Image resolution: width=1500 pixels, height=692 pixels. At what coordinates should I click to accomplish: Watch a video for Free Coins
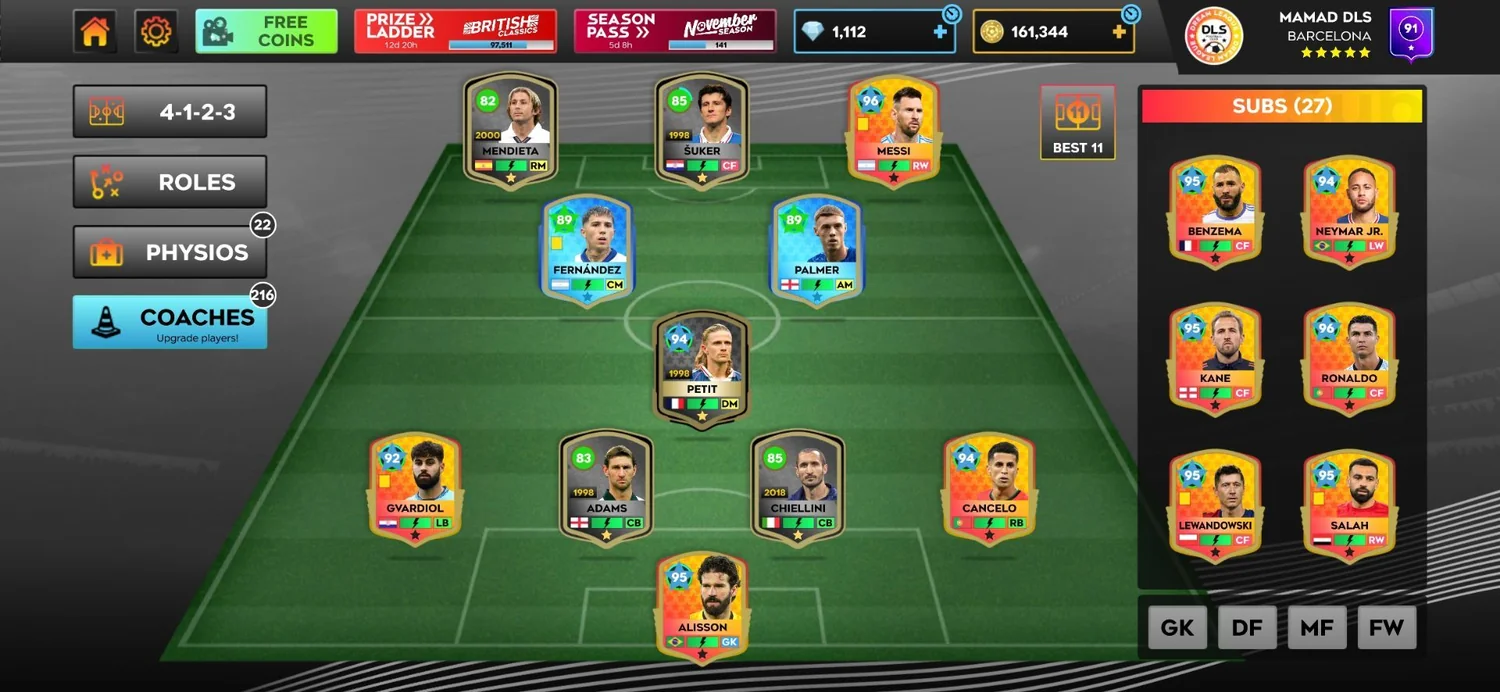[x=267, y=31]
